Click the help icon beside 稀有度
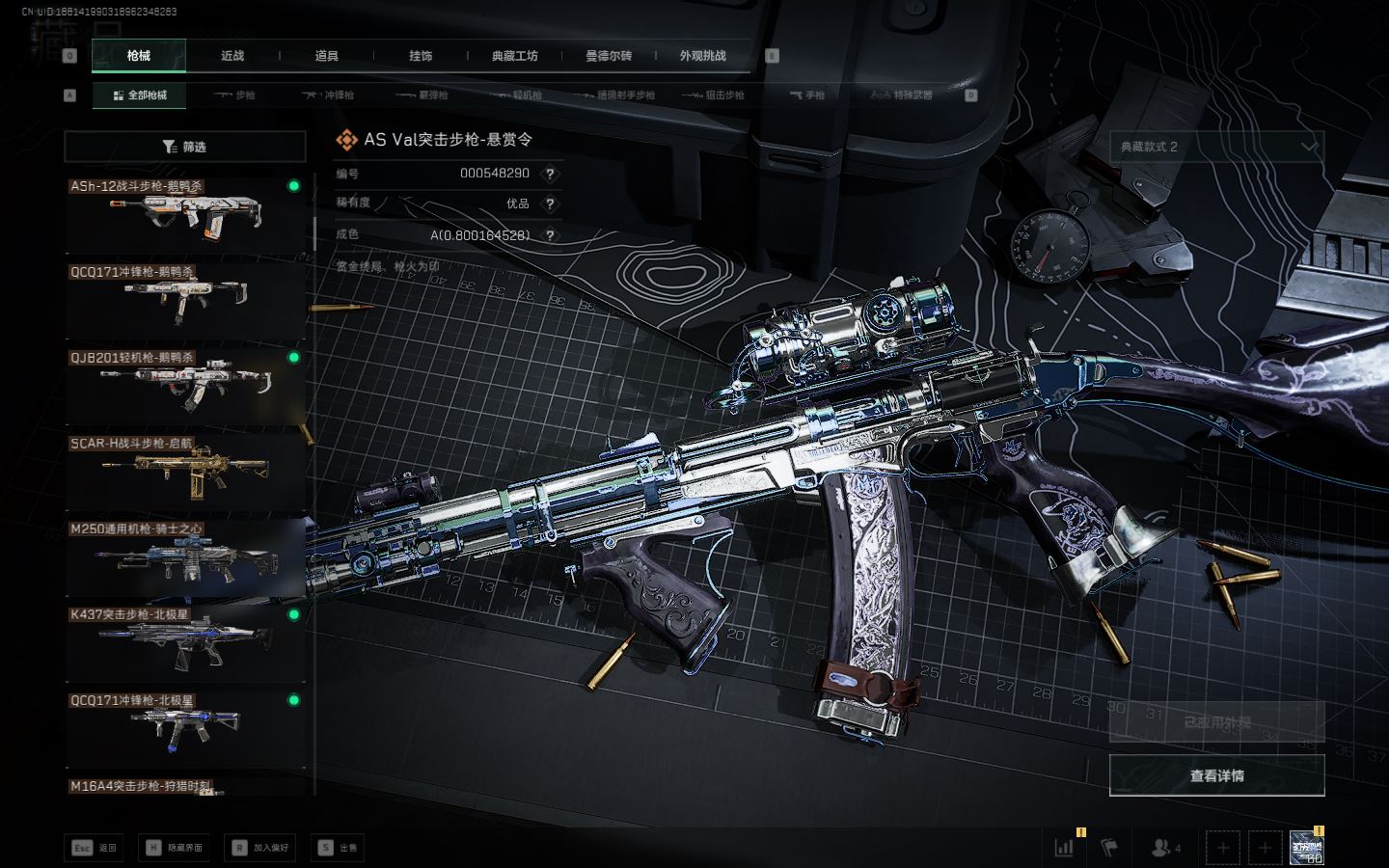 point(550,203)
